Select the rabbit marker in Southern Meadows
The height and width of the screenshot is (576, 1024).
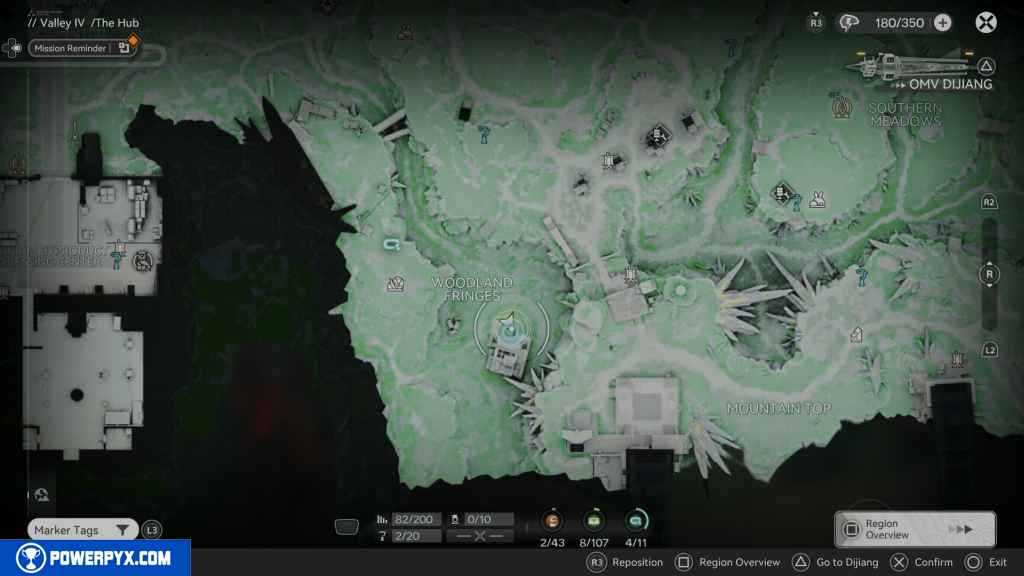point(817,198)
